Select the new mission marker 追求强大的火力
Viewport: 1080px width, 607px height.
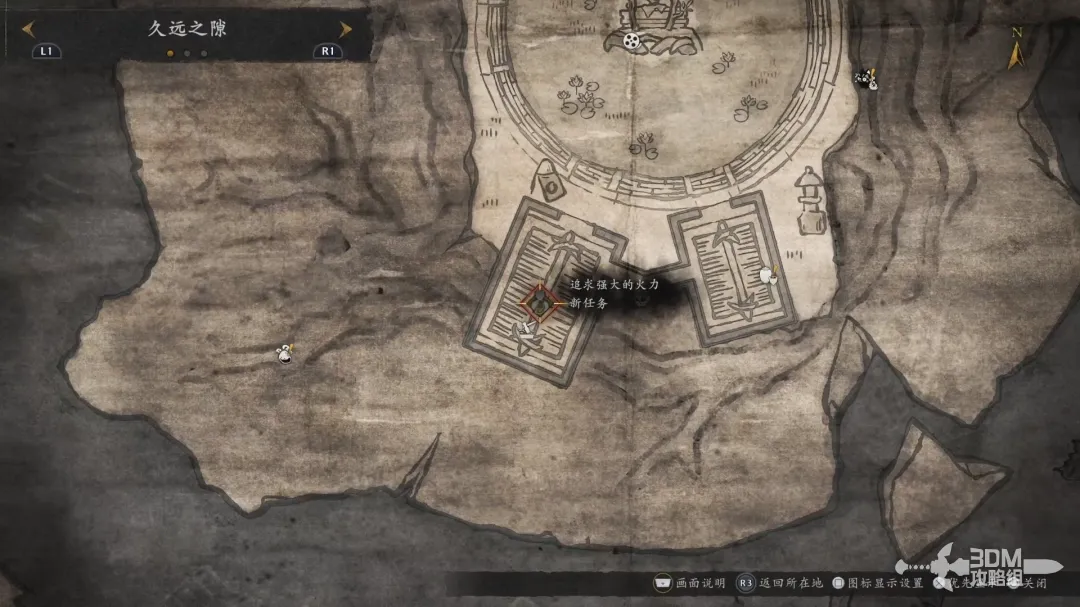click(539, 300)
